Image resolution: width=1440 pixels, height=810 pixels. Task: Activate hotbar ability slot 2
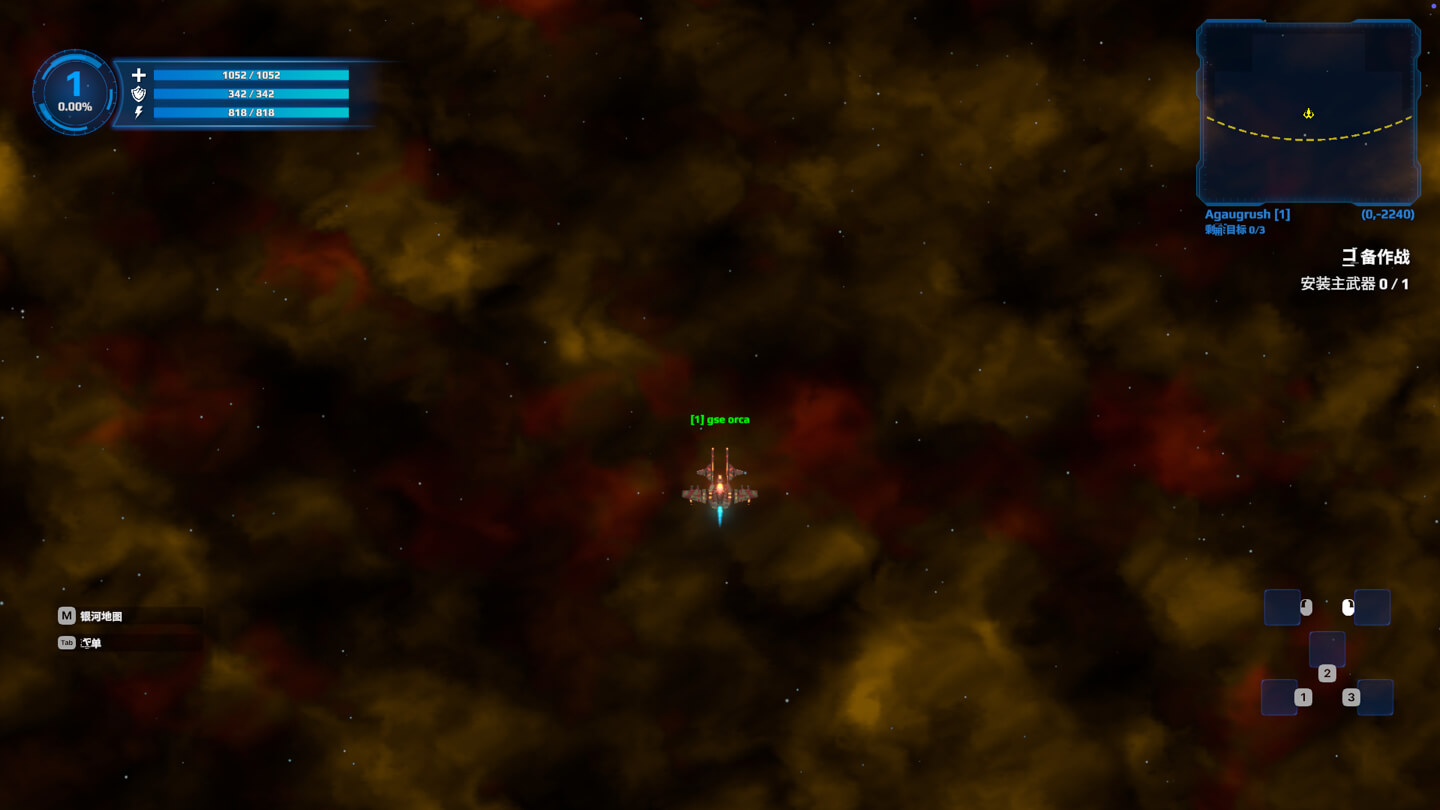click(x=1327, y=649)
